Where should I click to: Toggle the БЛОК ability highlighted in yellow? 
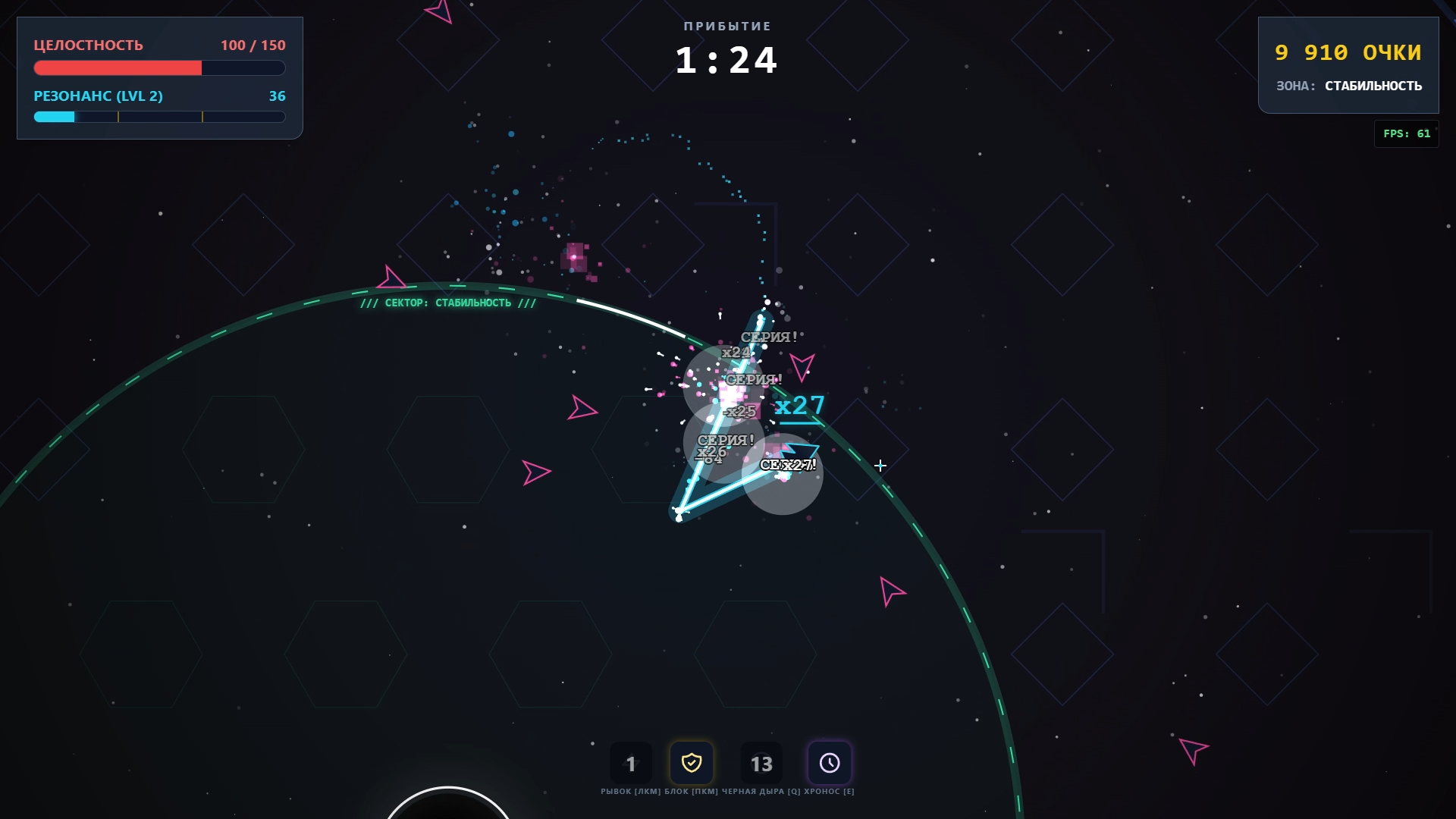click(692, 764)
